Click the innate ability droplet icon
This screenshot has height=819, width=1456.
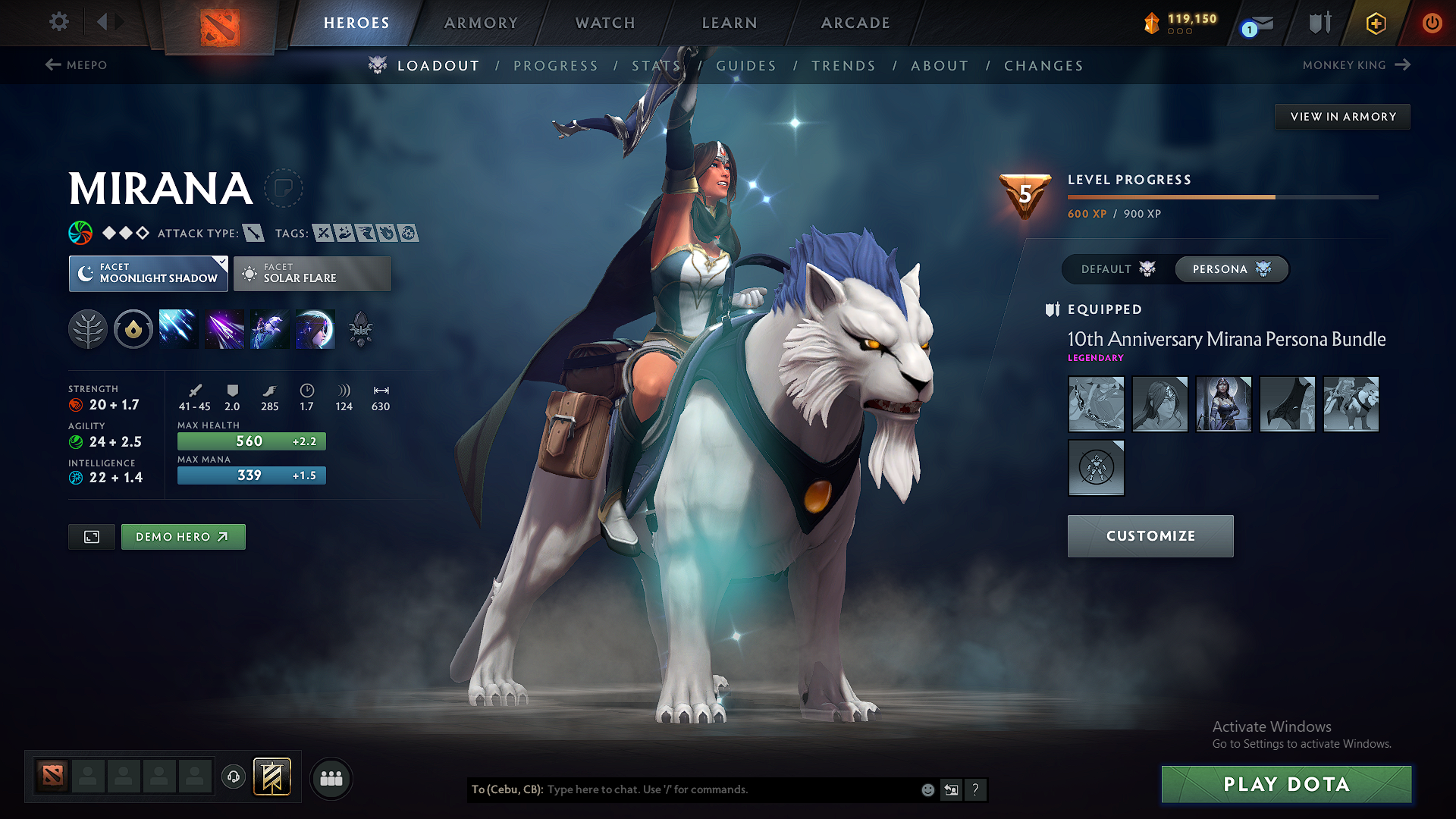133,328
